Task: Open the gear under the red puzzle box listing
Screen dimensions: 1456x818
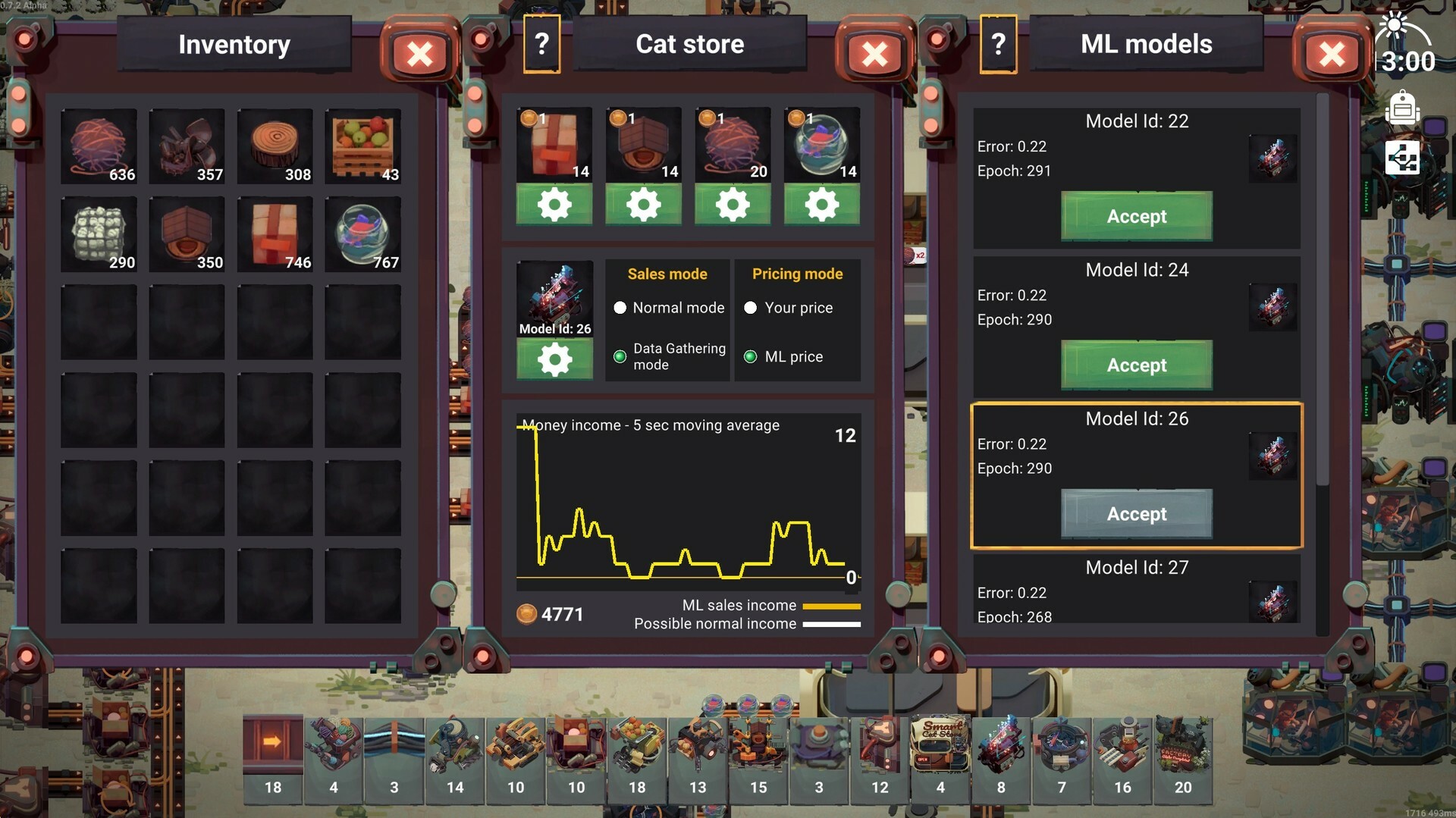Action: point(554,204)
